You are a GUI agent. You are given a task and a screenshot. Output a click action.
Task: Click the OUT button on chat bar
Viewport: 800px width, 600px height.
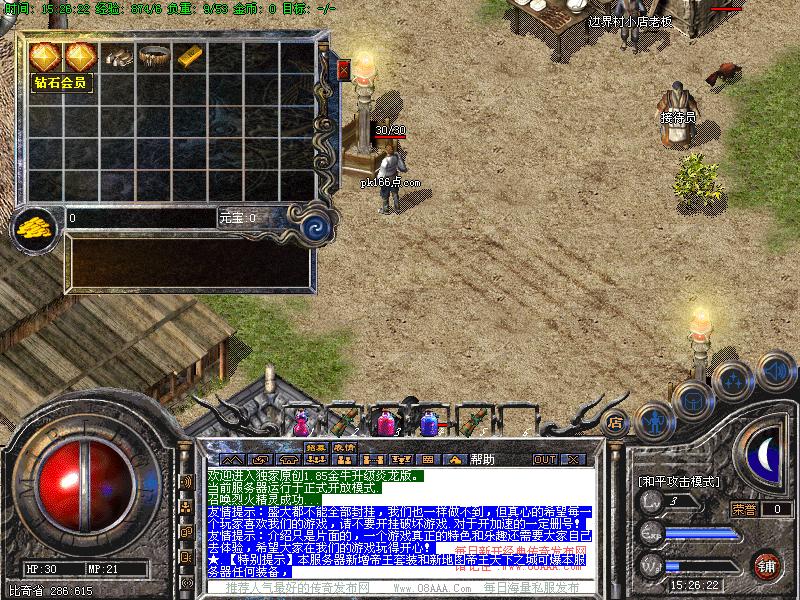pos(544,459)
